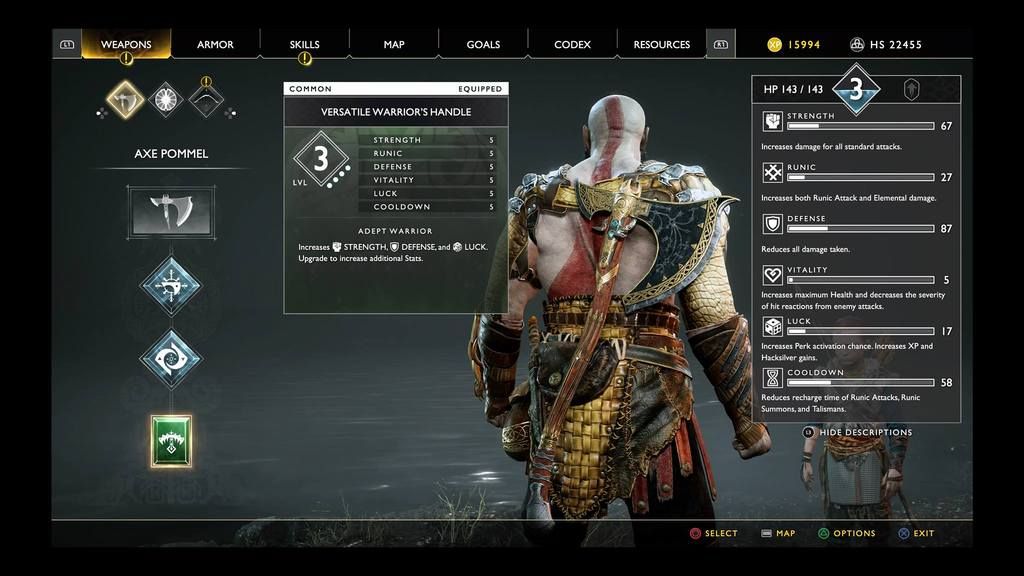Go to the Skills tab
Image resolution: width=1024 pixels, height=576 pixels.
click(304, 45)
